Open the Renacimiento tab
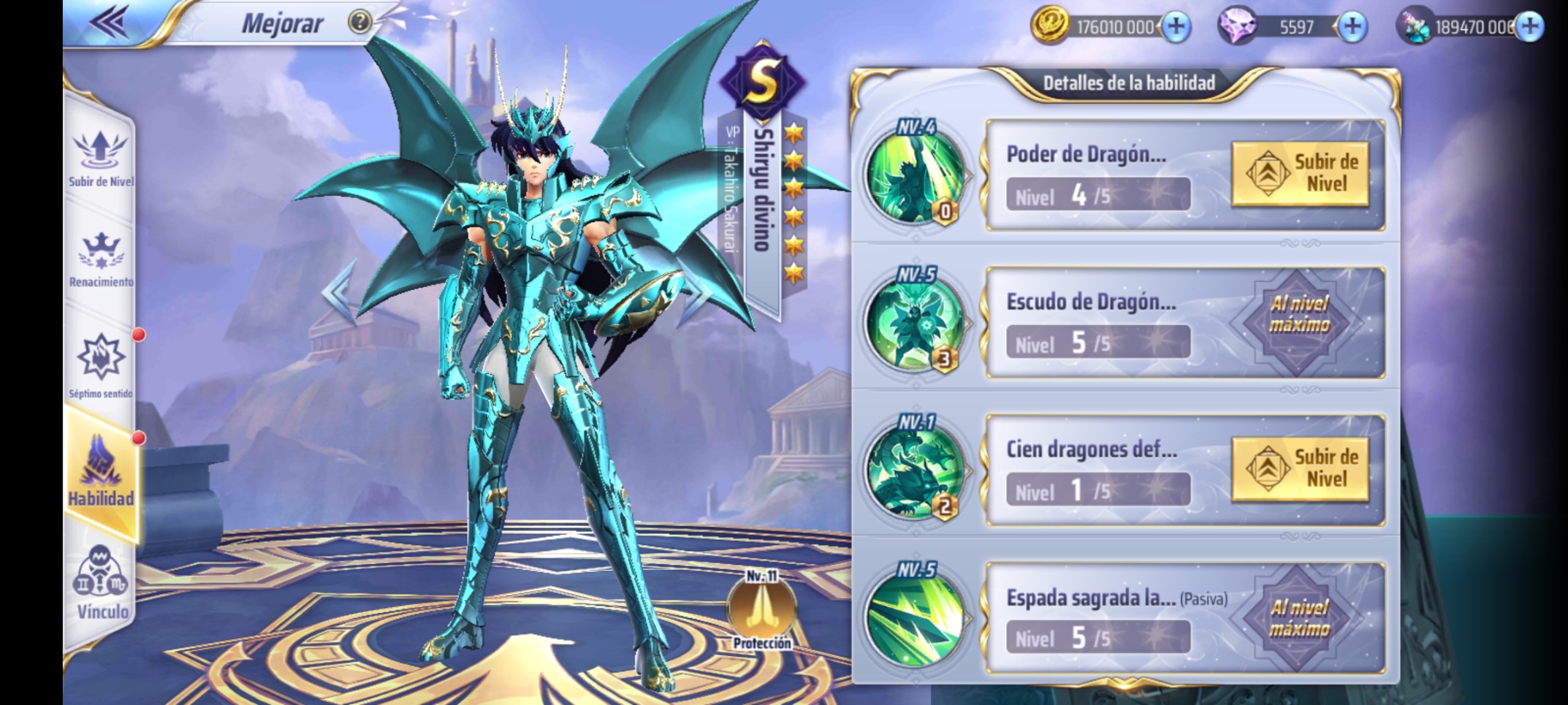Screen dimensions: 1568x705 (x=100, y=259)
